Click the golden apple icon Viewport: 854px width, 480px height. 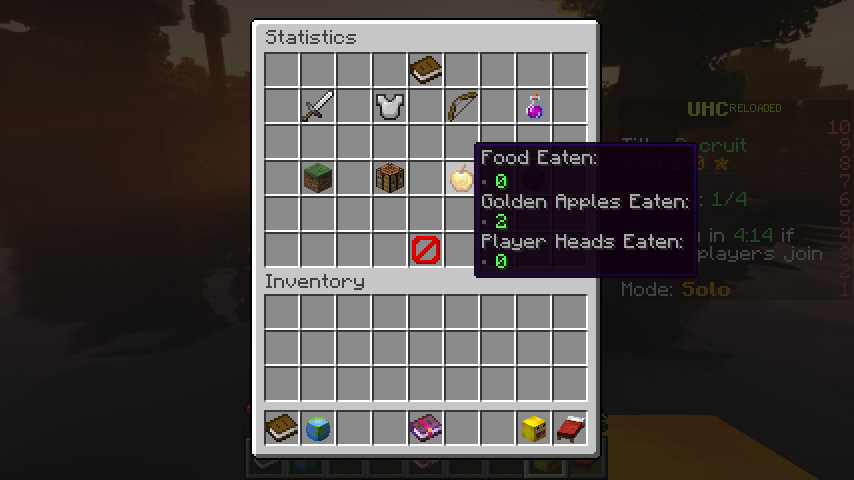click(461, 178)
